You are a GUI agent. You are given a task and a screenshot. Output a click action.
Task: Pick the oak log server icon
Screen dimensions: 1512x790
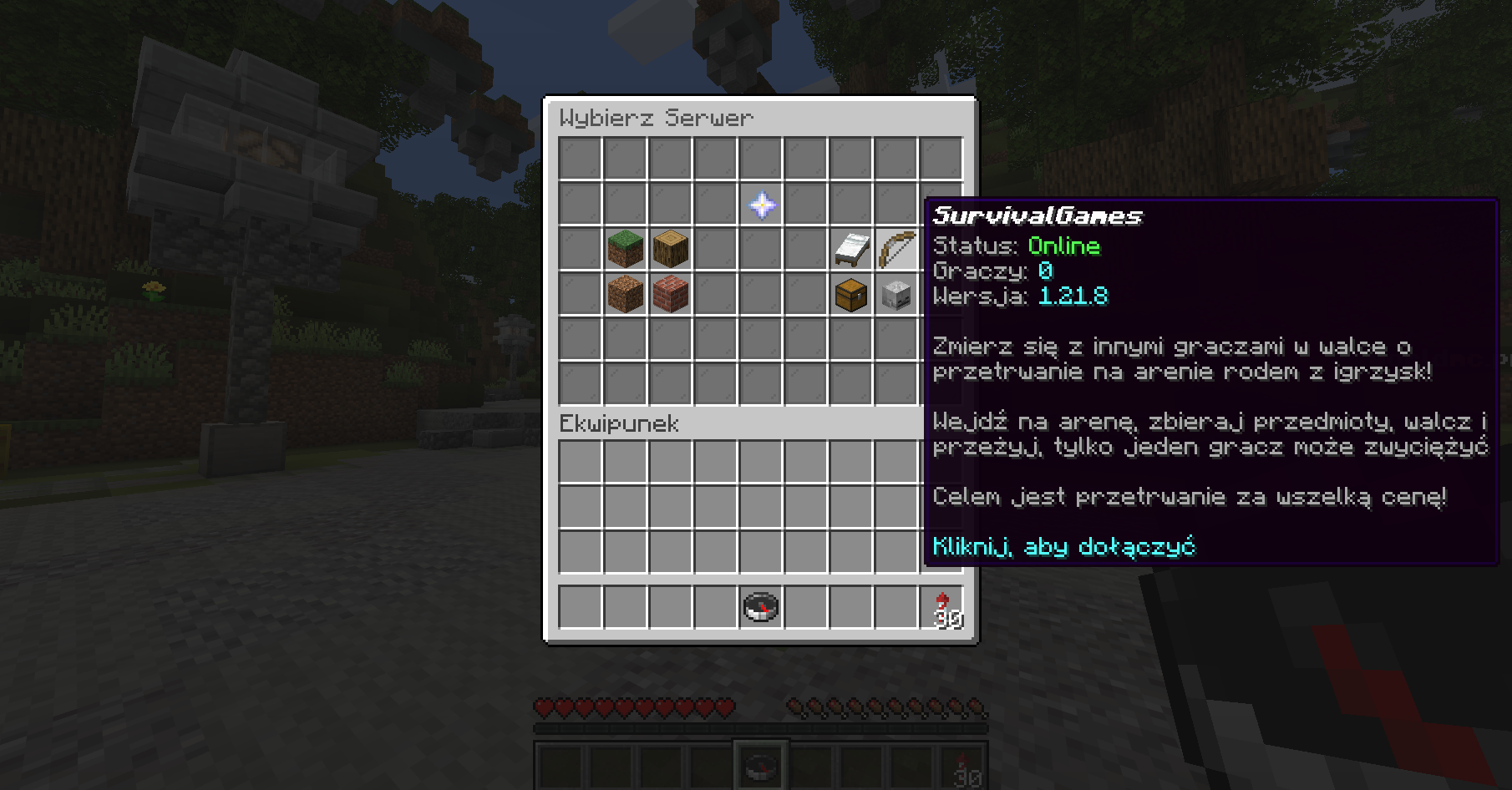[671, 249]
